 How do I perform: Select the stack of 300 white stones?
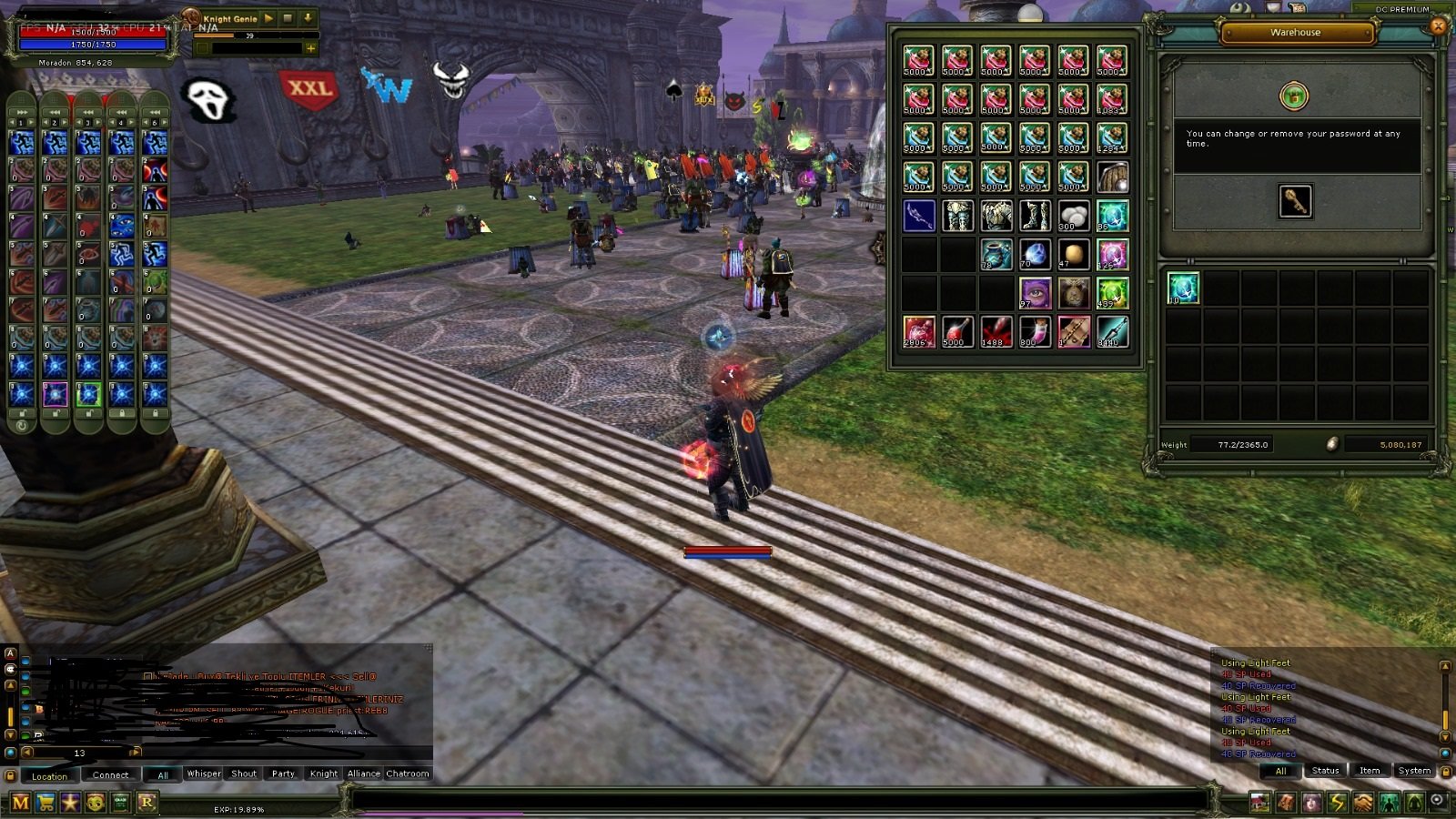[1073, 216]
